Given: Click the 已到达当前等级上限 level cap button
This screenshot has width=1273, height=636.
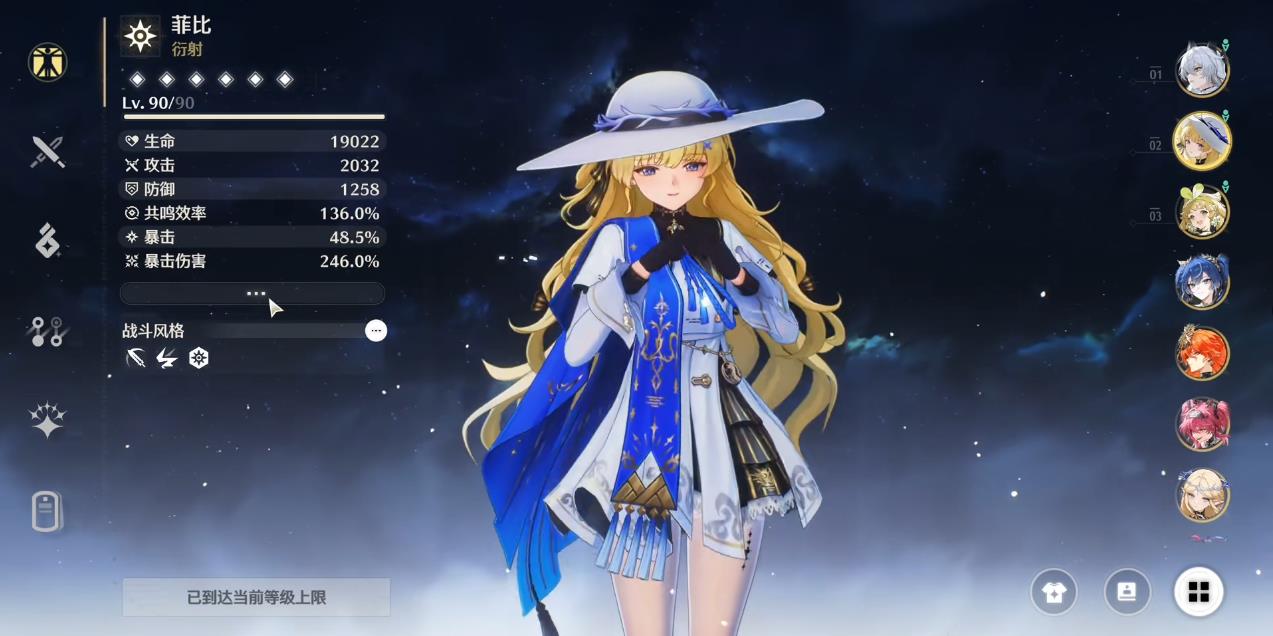Looking at the screenshot, I should pyautogui.click(x=256, y=597).
